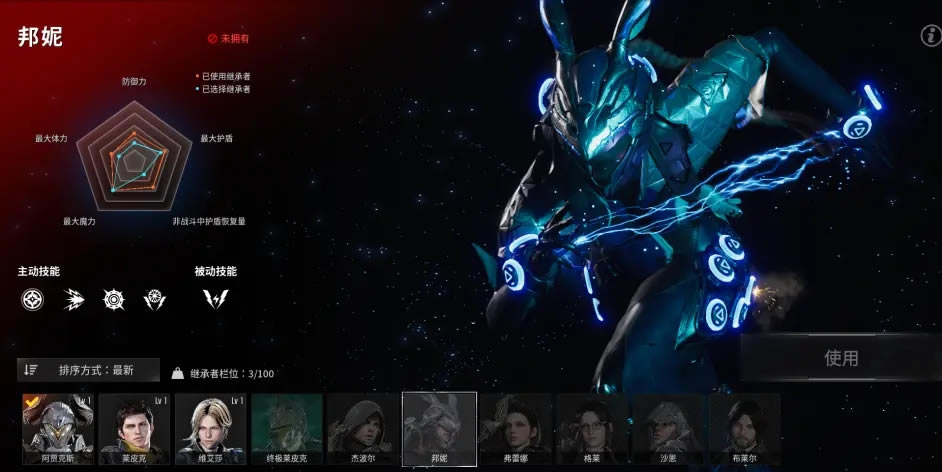The image size is (942, 472).
Task: Pick the 布莱尔 descendant portrait
Action: [x=743, y=428]
